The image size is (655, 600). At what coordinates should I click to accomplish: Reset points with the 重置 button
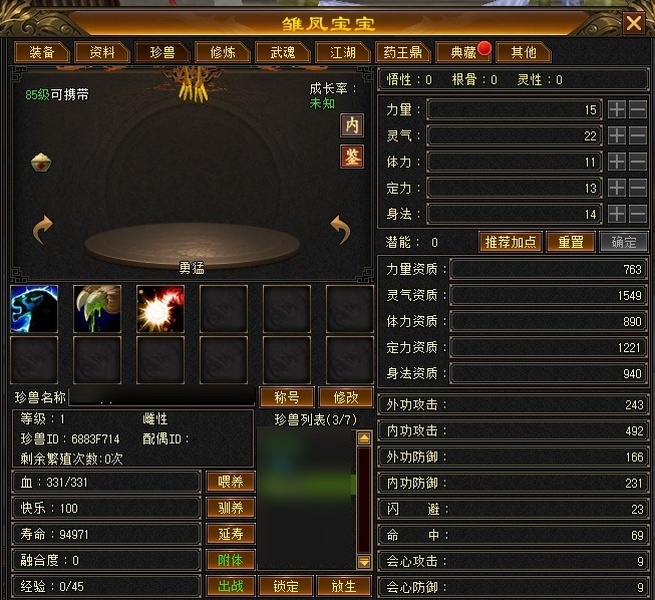coord(571,242)
